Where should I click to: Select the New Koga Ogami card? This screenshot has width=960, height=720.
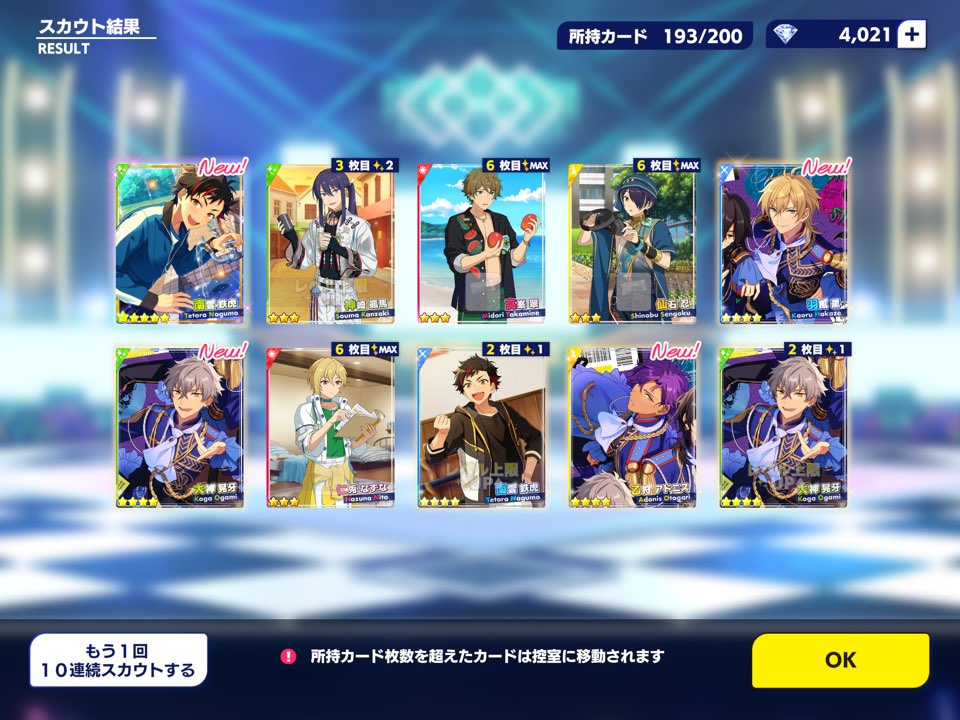180,427
